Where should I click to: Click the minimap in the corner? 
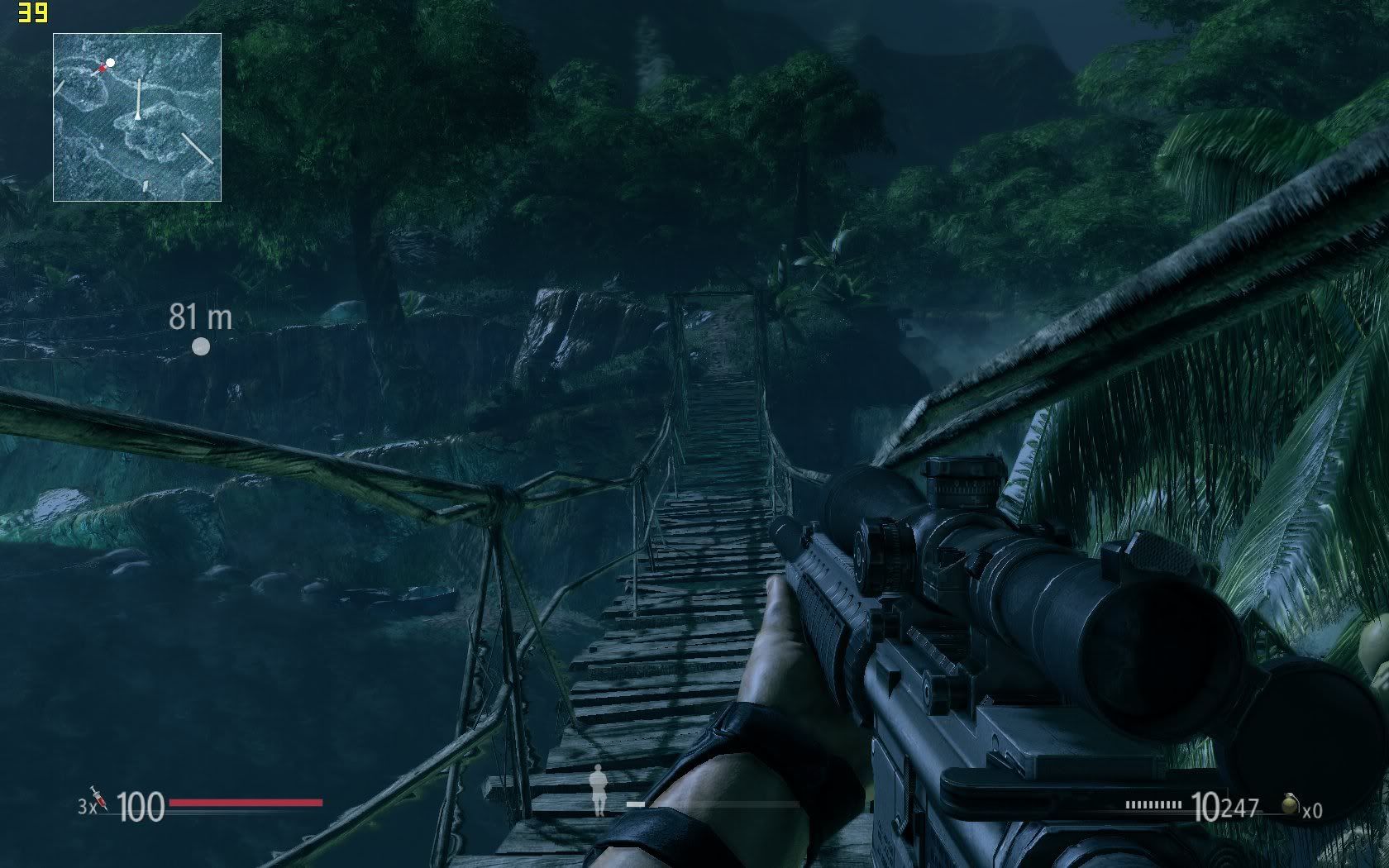point(137,117)
